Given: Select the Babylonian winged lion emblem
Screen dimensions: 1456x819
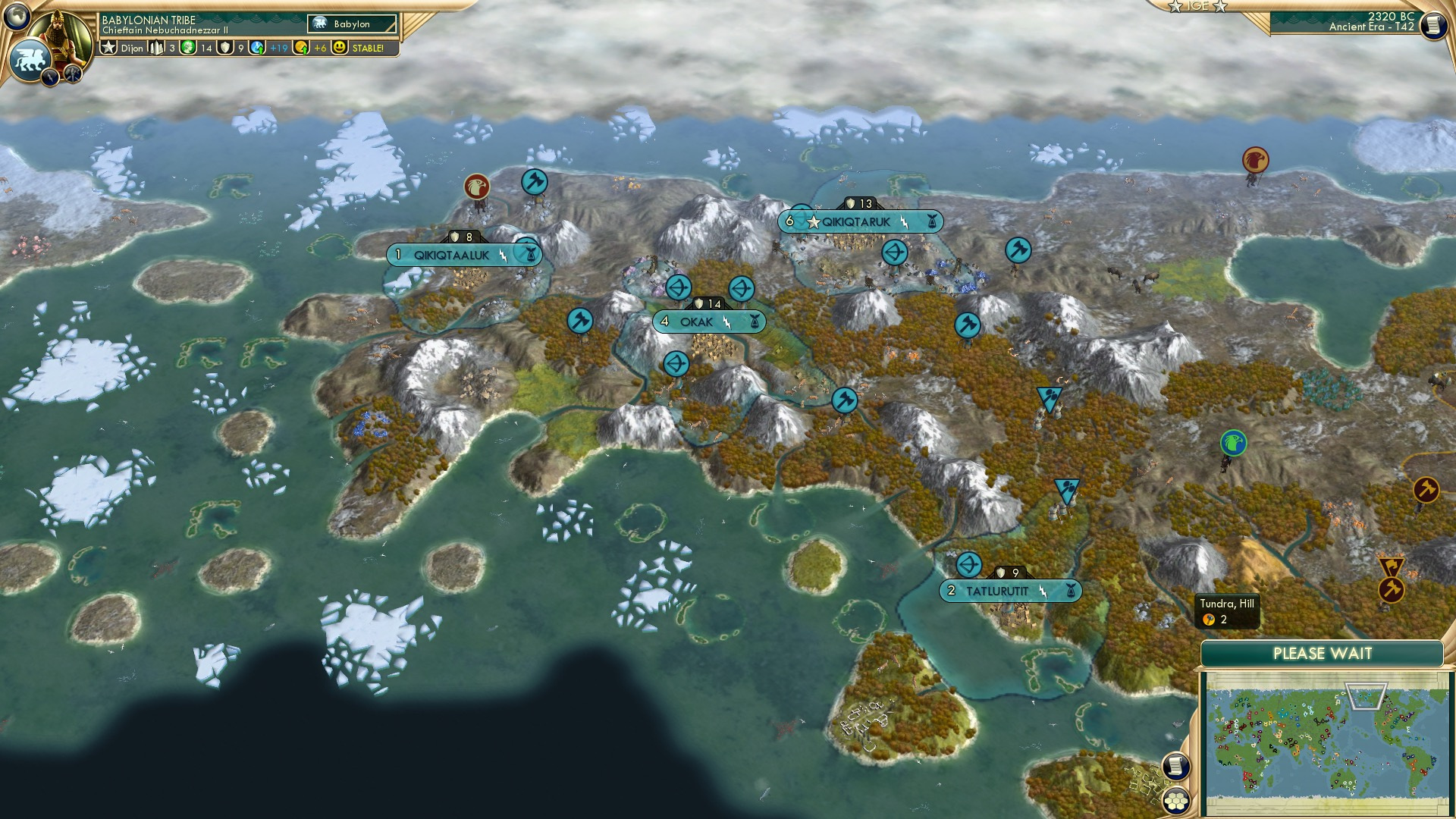Looking at the screenshot, I should pyautogui.click(x=32, y=58).
